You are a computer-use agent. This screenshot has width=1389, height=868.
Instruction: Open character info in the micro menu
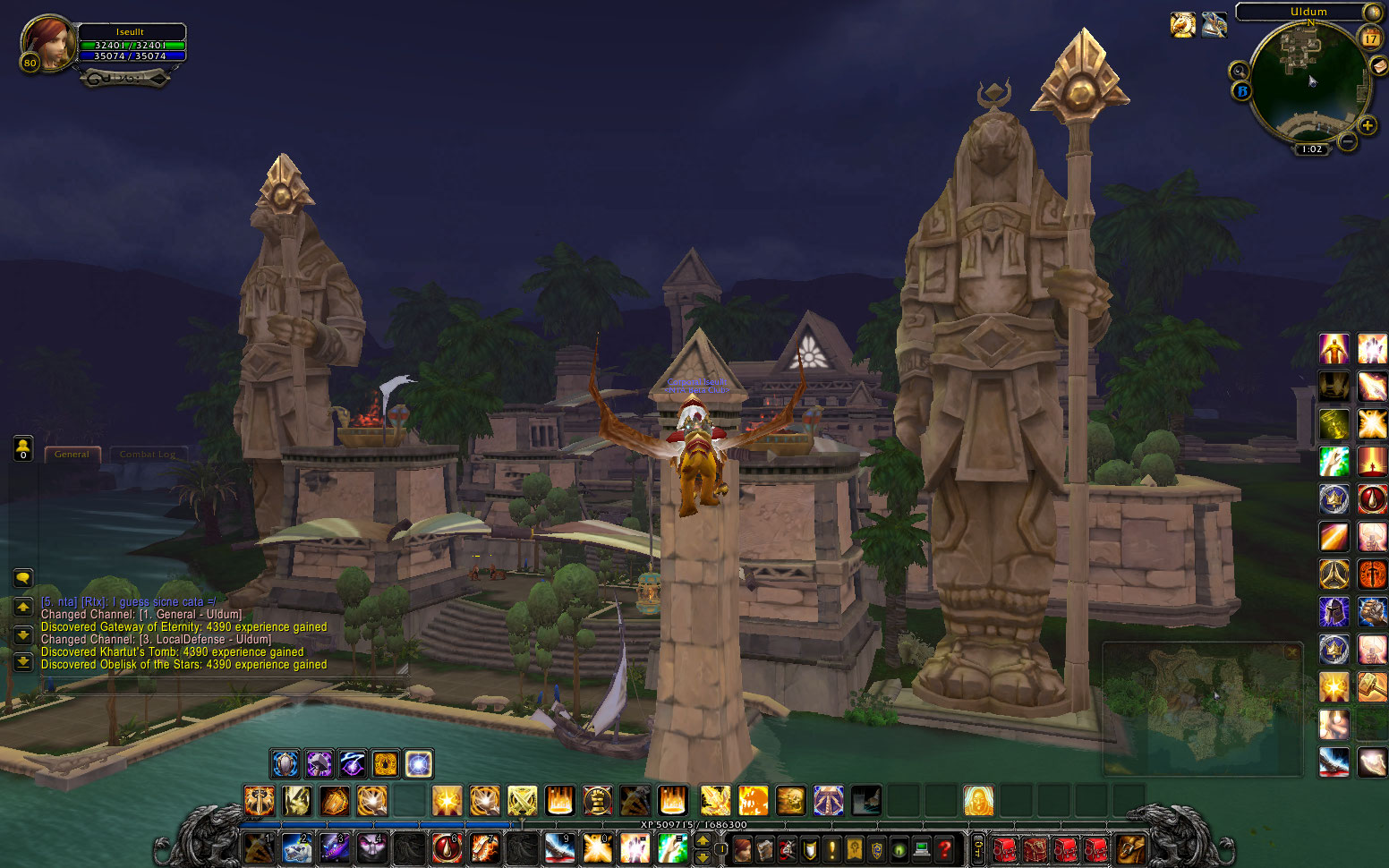pyautogui.click(x=744, y=848)
